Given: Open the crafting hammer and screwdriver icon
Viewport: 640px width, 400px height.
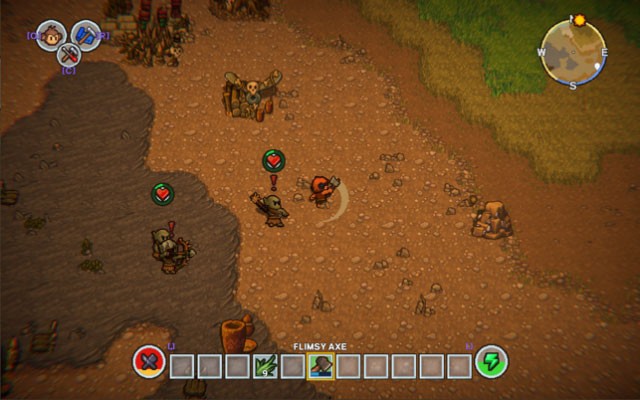Looking at the screenshot, I should 70,54.
